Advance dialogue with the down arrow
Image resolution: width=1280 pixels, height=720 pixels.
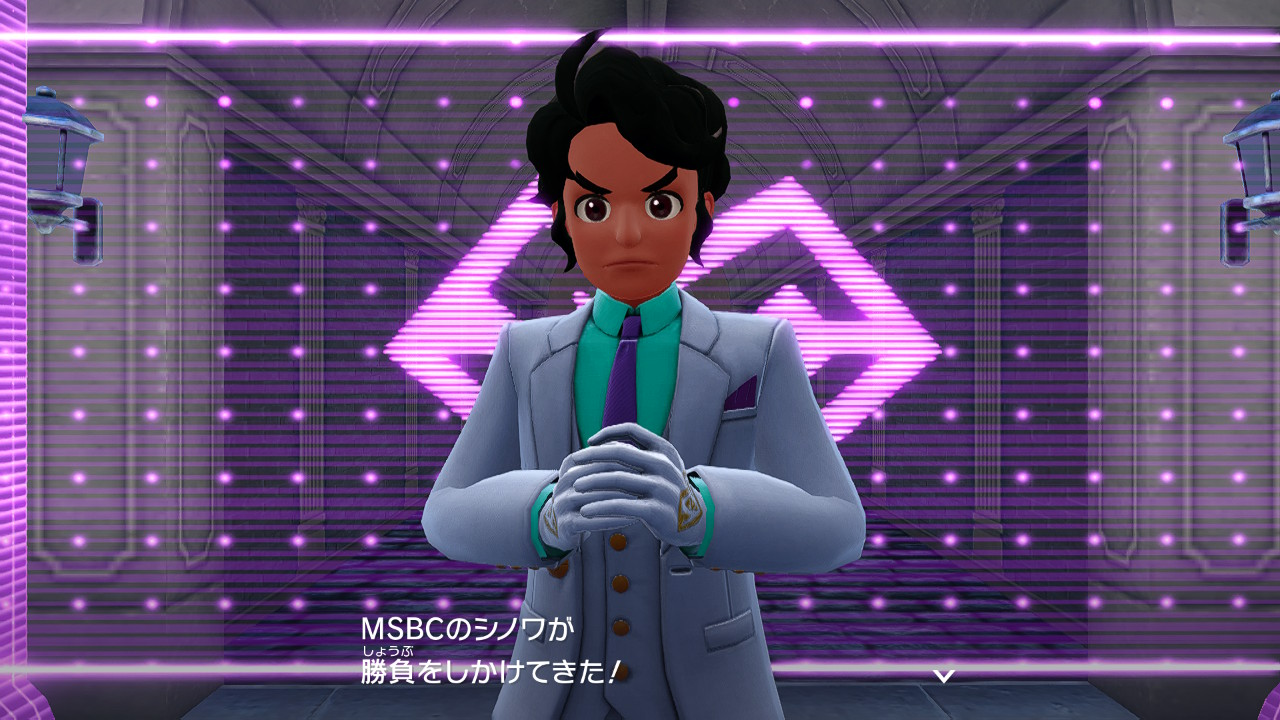(x=943, y=676)
